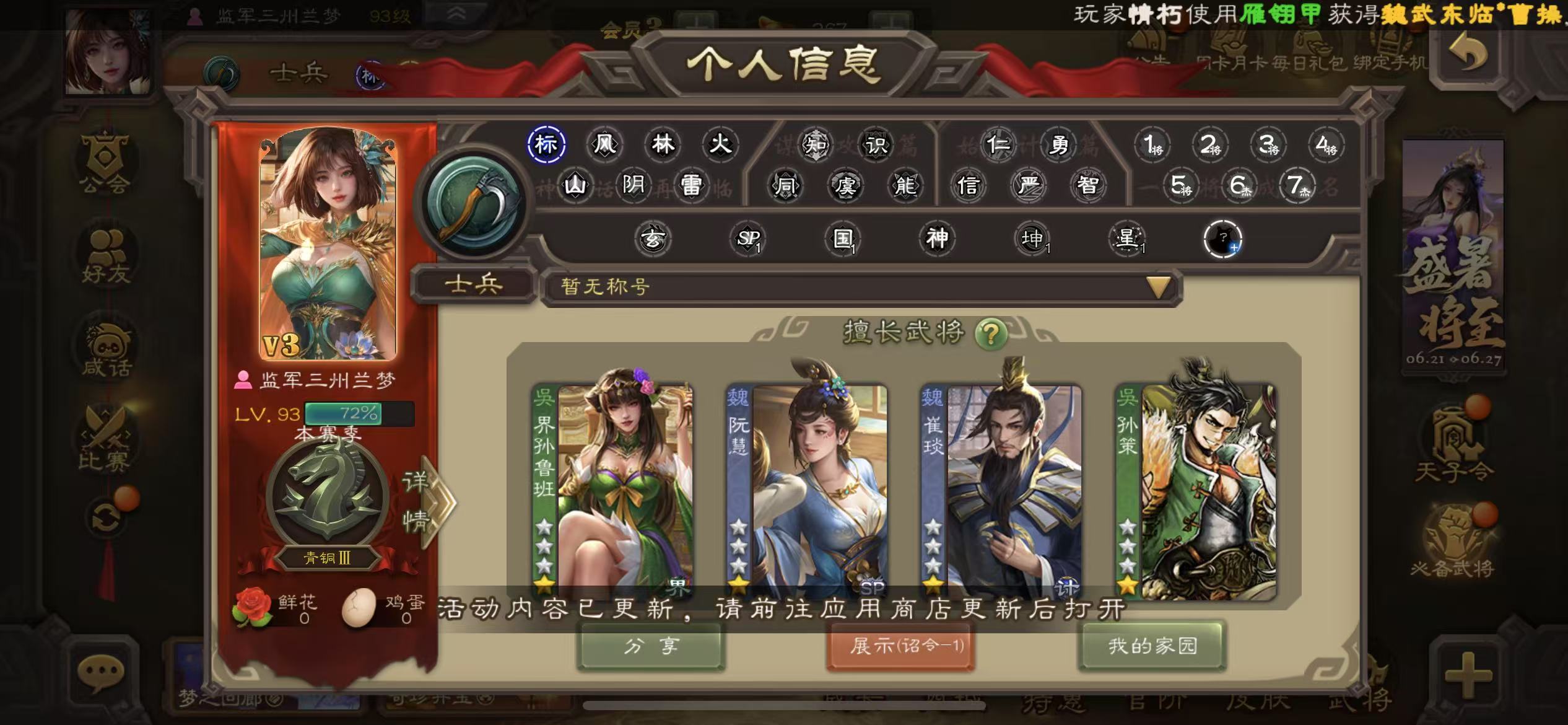
Task: Select the SP pack badge
Action: pos(747,238)
